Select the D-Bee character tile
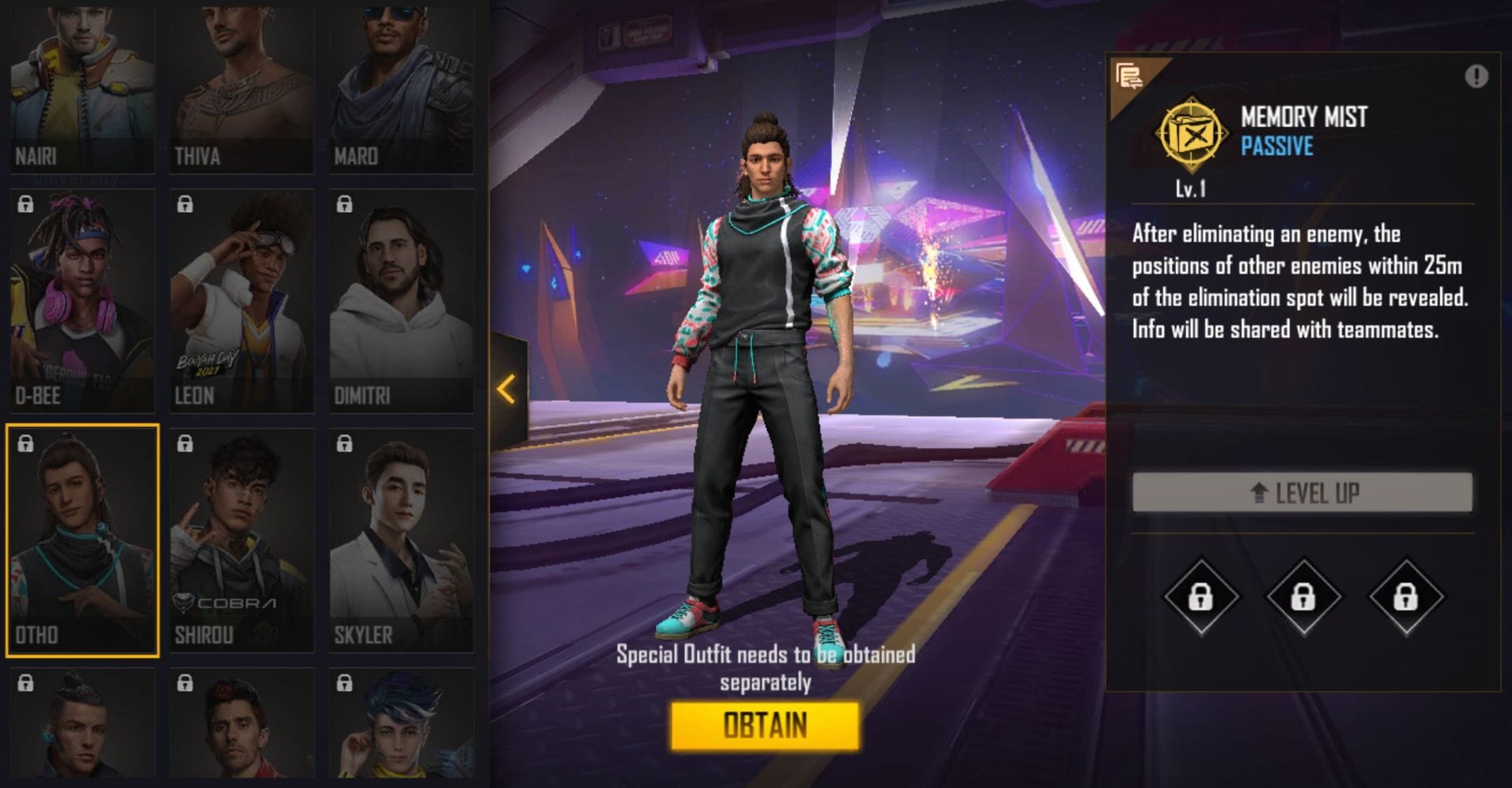 click(83, 301)
